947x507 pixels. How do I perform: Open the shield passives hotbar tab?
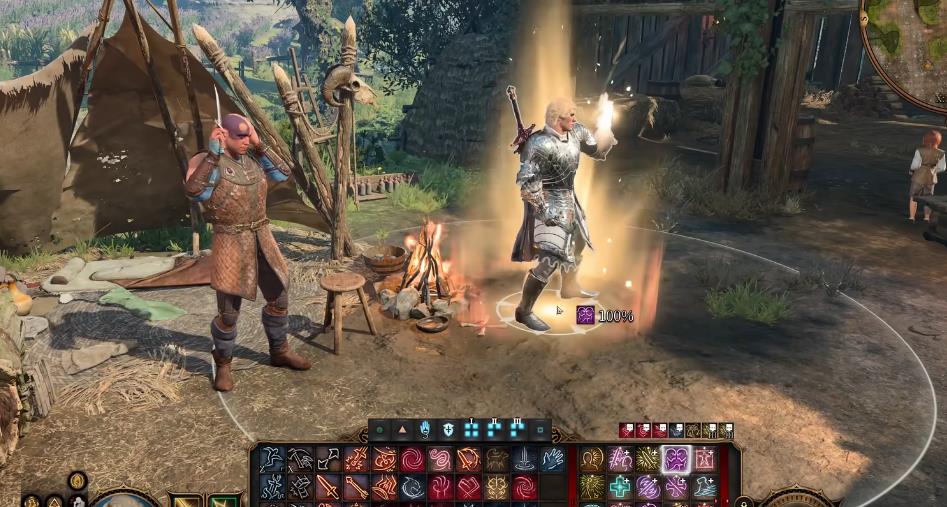448,430
